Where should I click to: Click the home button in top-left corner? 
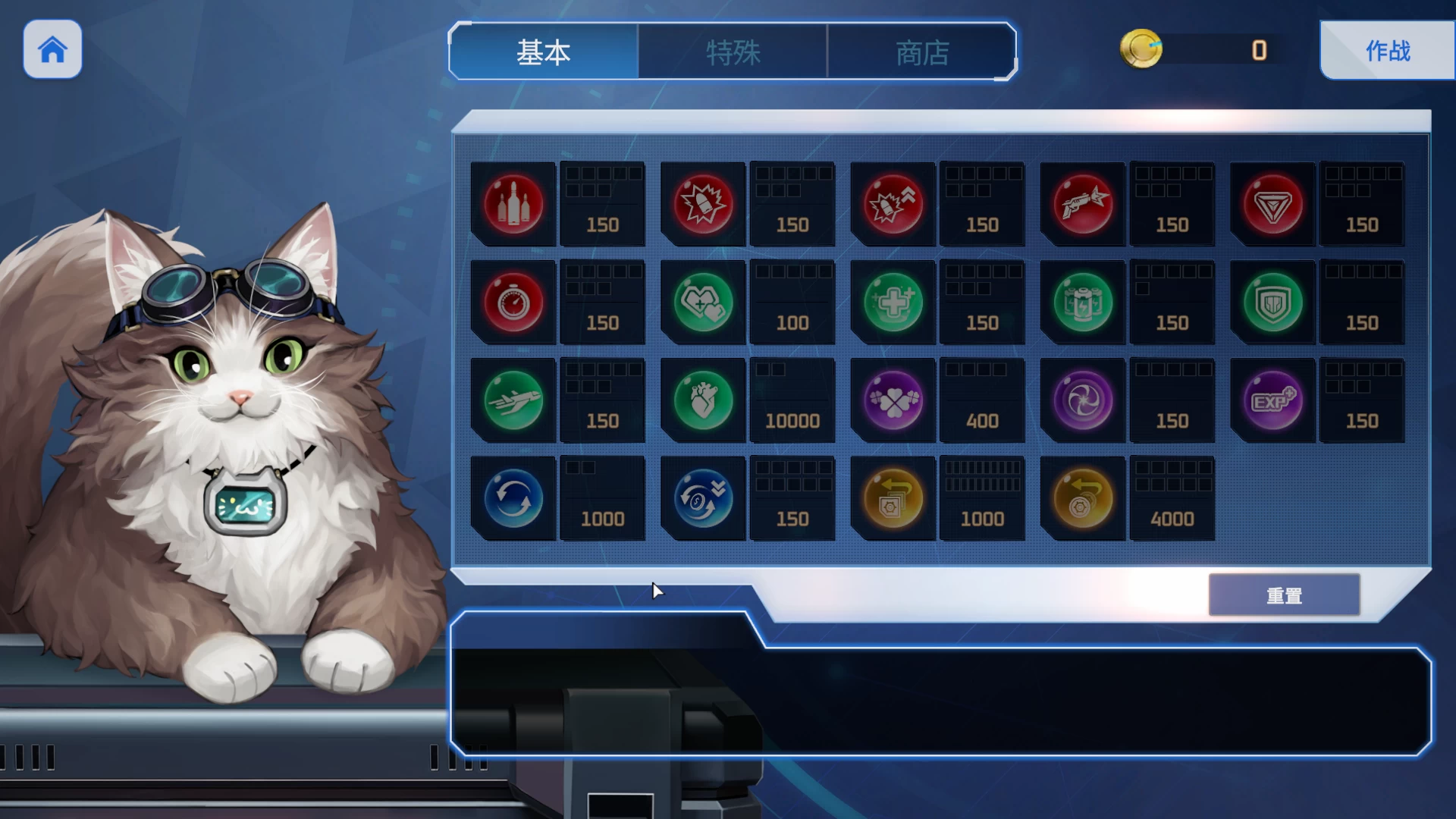coord(52,49)
